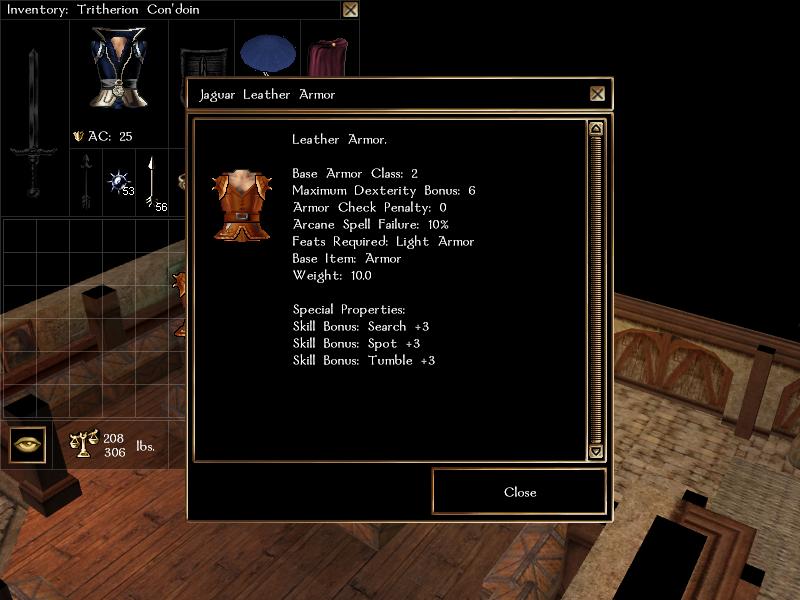Select the spiked orb stack of 53
Screen dimensions: 800x600
point(119,181)
